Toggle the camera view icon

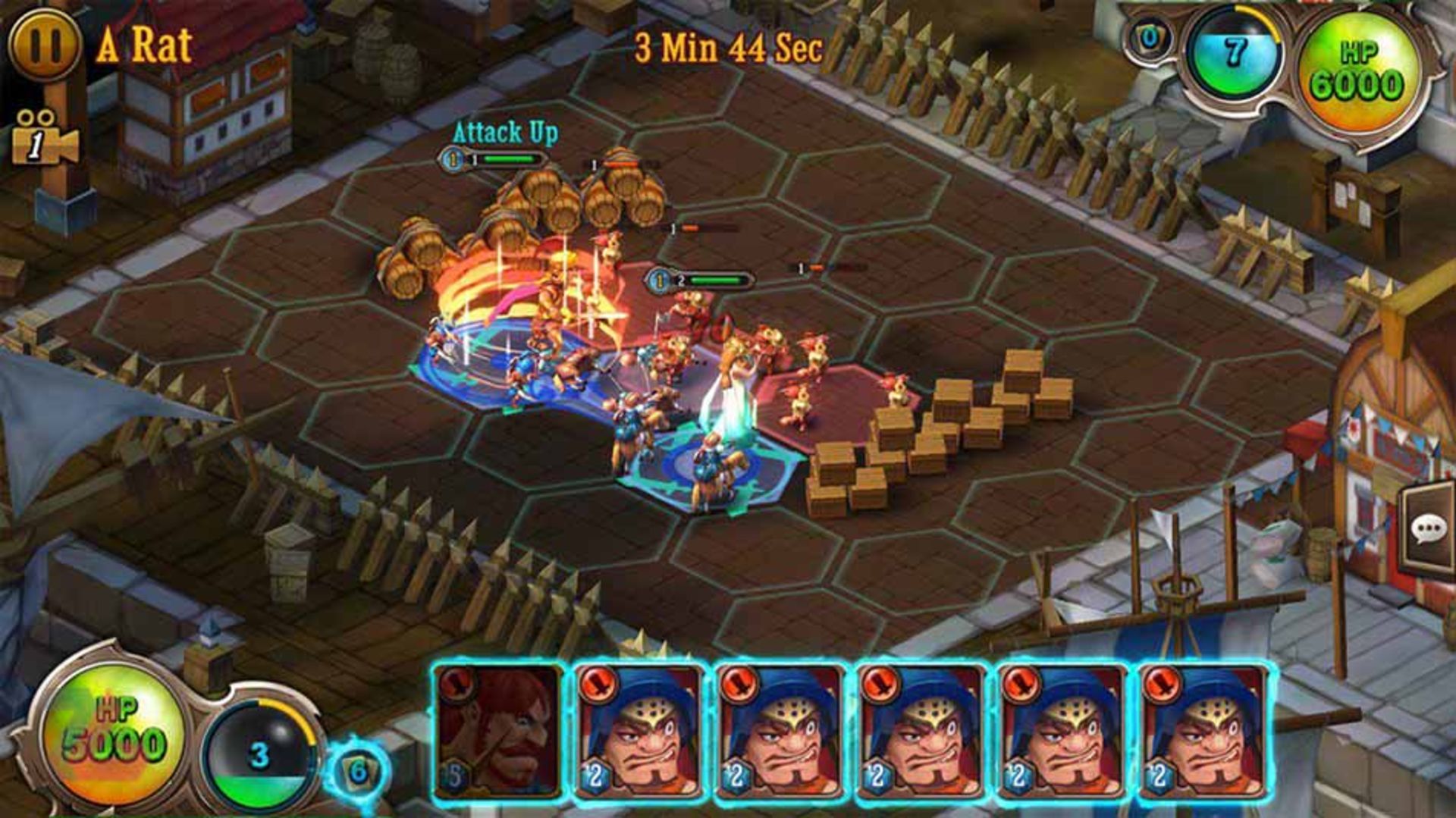(x=42, y=138)
